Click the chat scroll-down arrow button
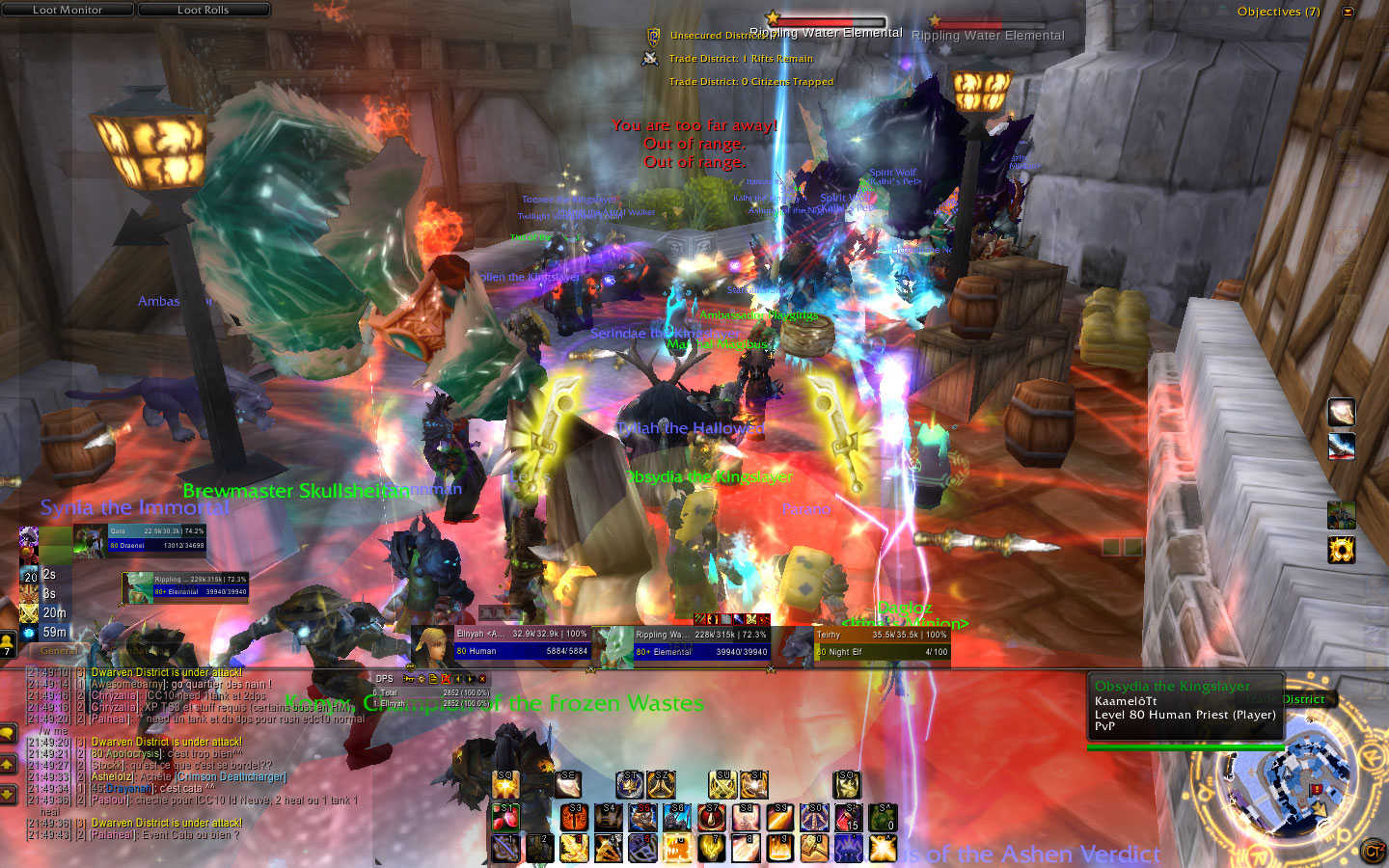Image resolution: width=1389 pixels, height=868 pixels. [x=8, y=794]
